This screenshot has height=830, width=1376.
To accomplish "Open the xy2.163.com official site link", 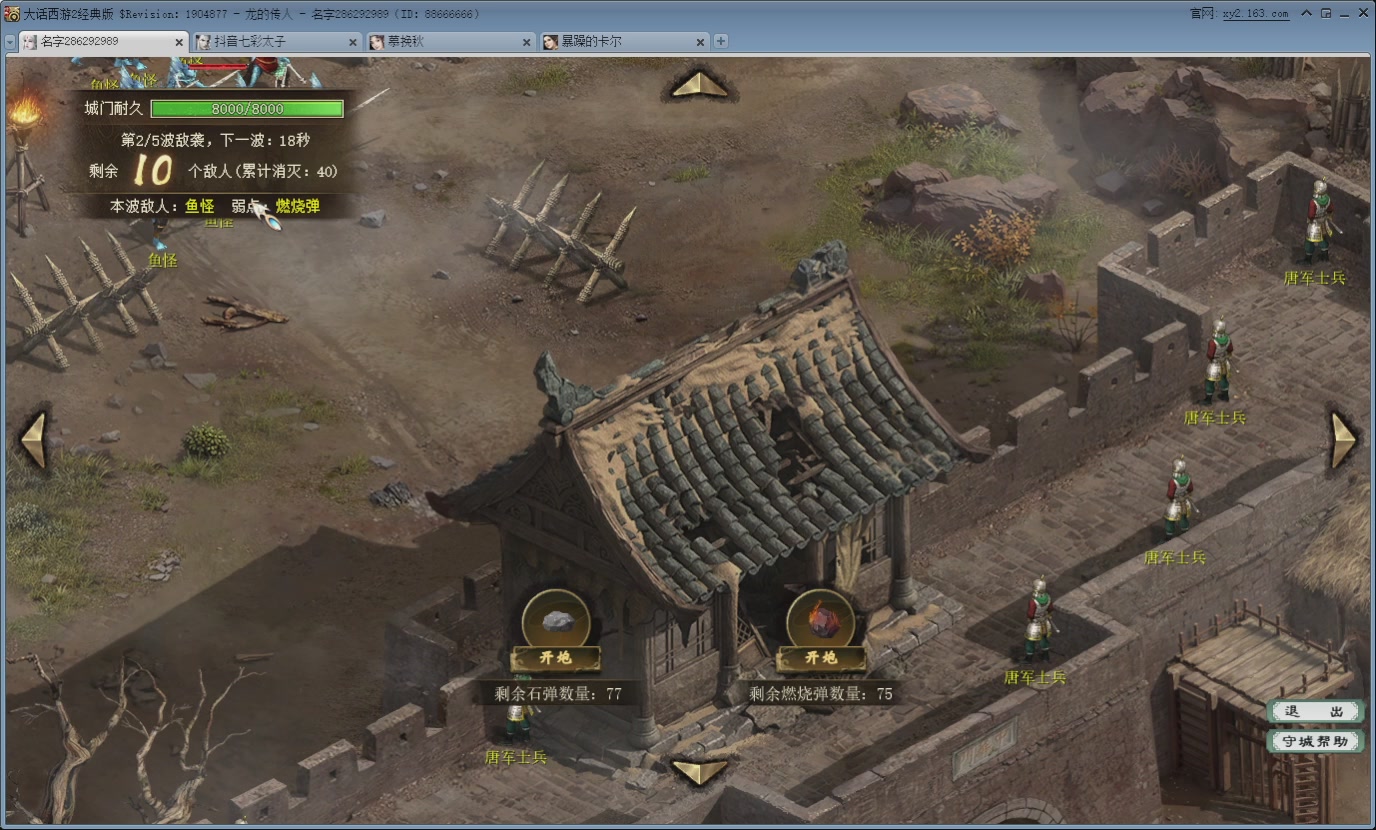I will (x=1254, y=14).
